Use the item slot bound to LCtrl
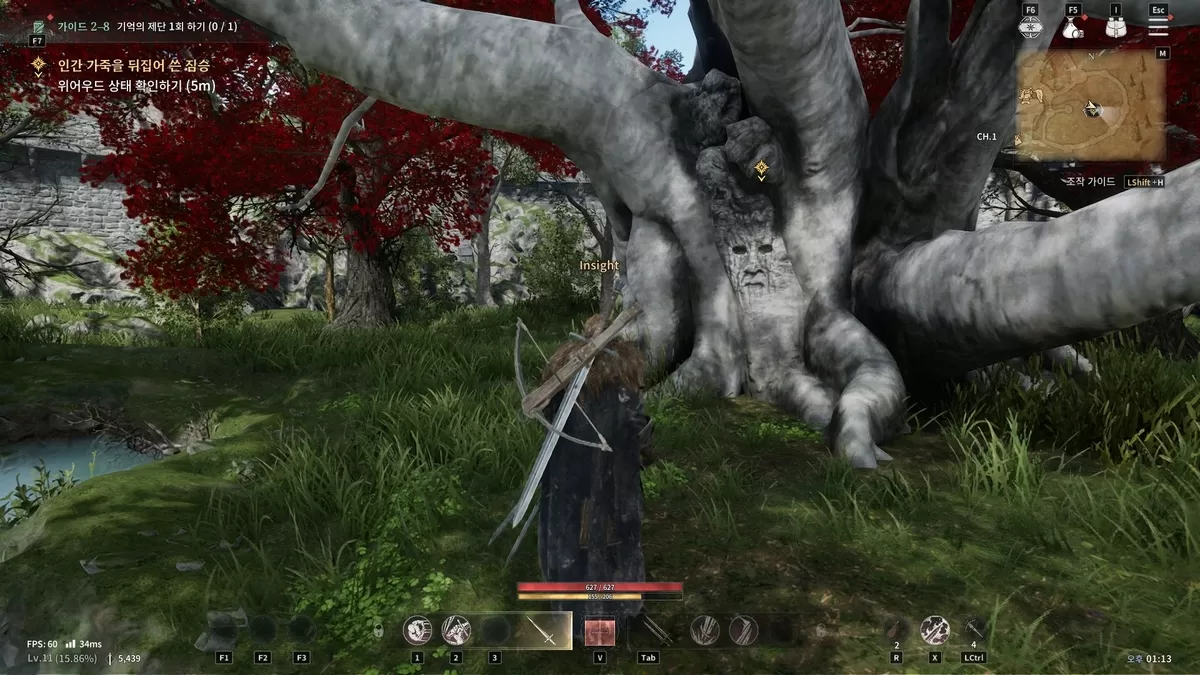This screenshot has height=675, width=1200. point(974,629)
